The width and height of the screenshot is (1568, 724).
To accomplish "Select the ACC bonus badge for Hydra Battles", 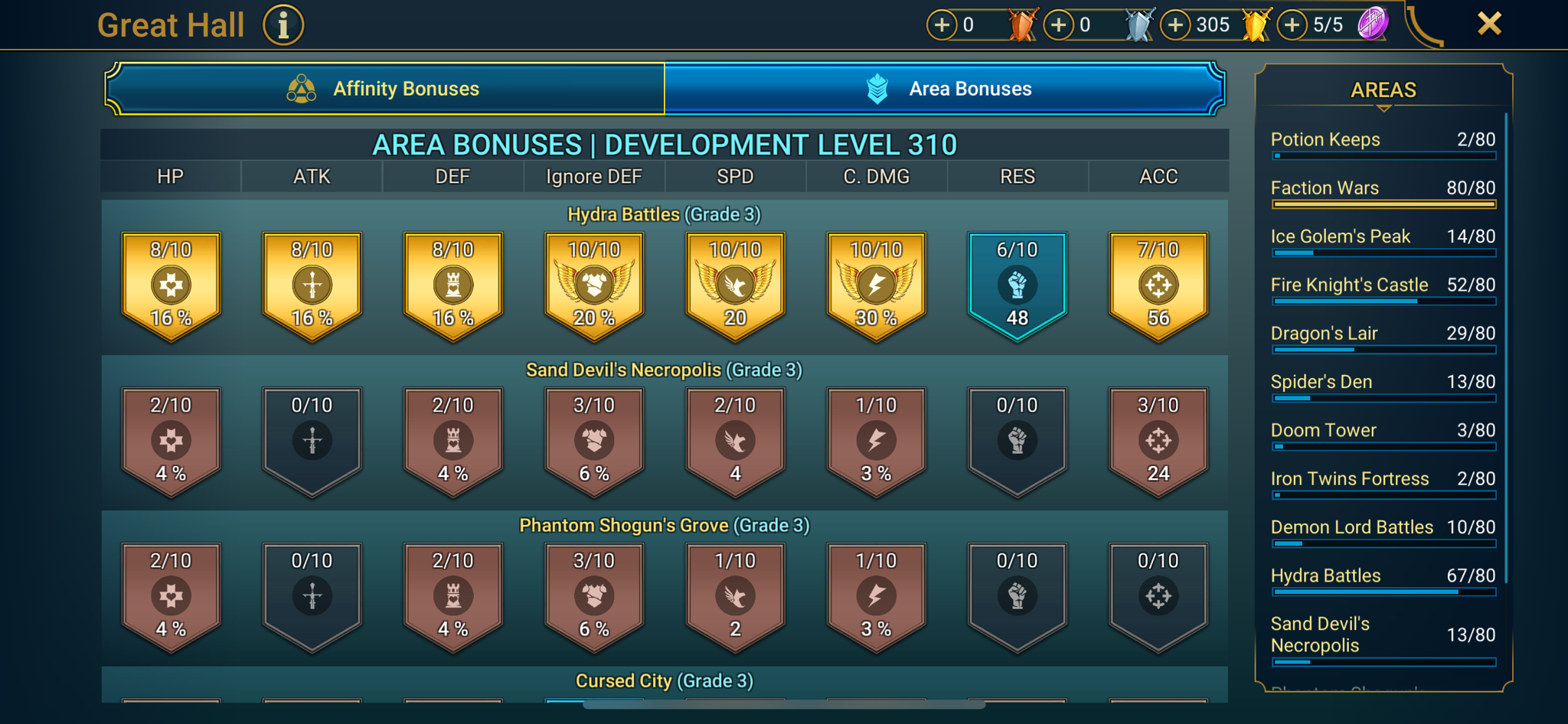I will click(1158, 284).
